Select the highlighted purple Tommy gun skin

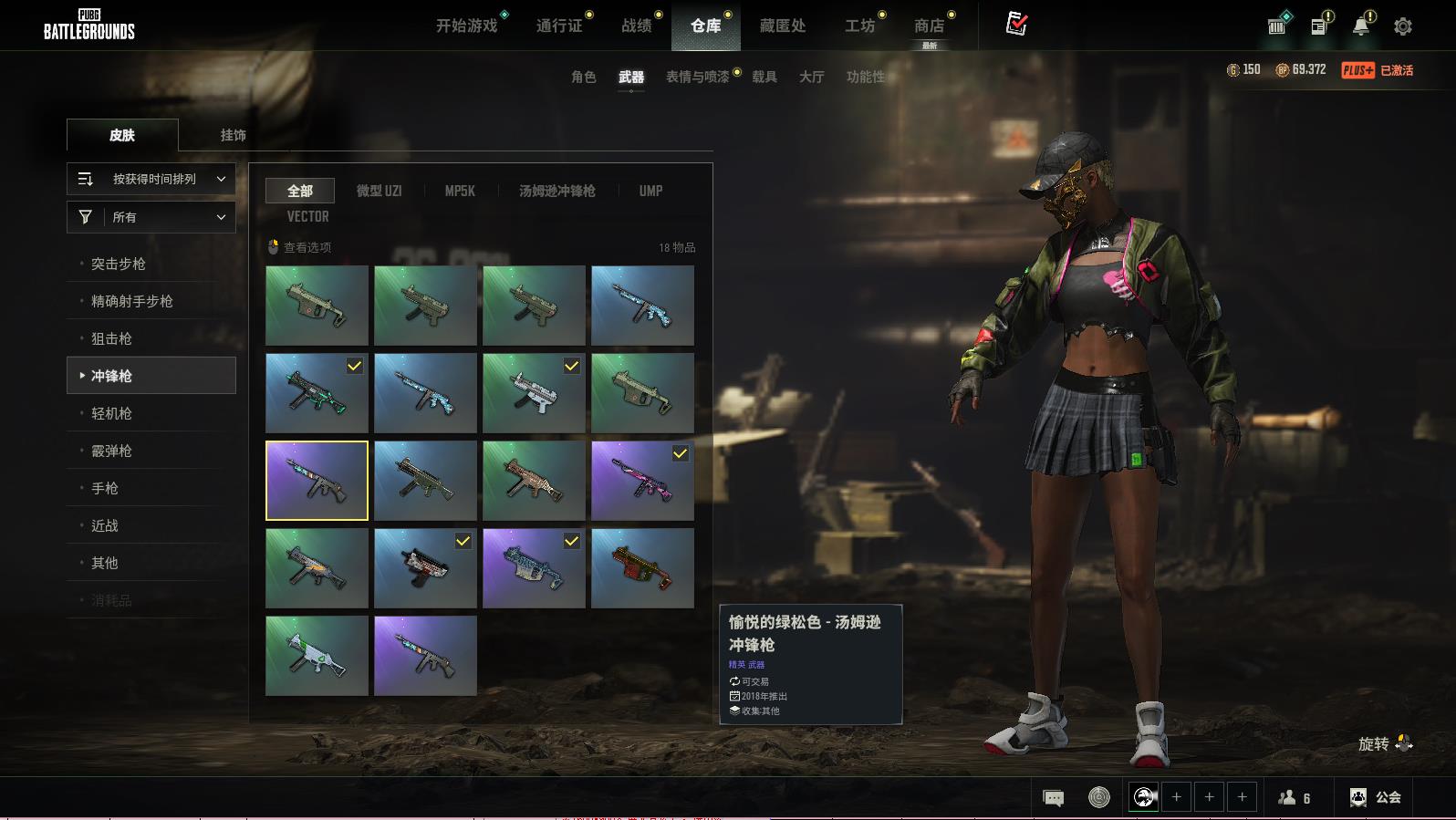coord(317,481)
